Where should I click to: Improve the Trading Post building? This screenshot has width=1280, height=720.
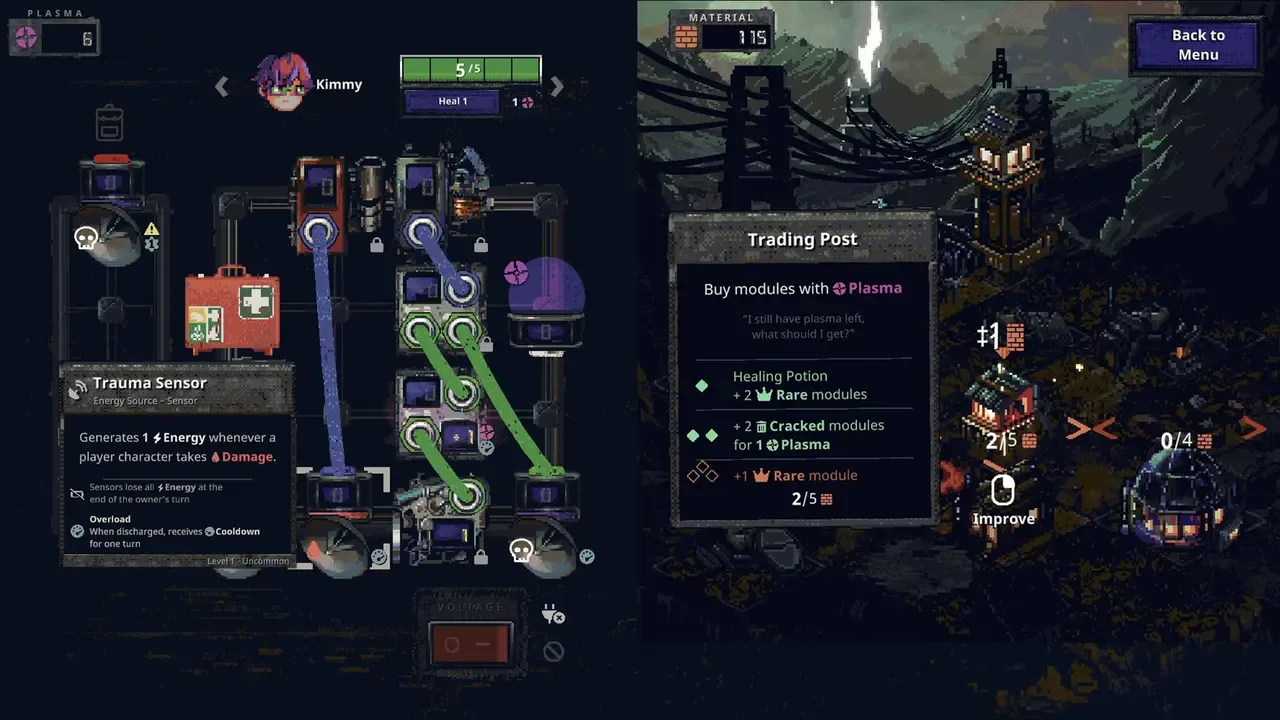pos(1003,500)
